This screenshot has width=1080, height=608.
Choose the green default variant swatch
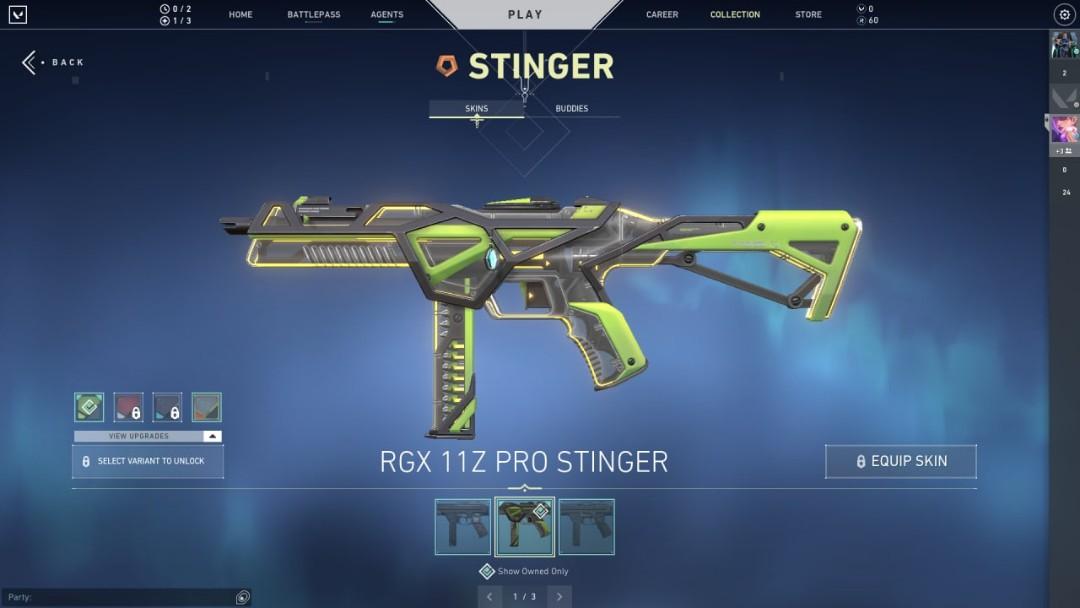[x=89, y=407]
